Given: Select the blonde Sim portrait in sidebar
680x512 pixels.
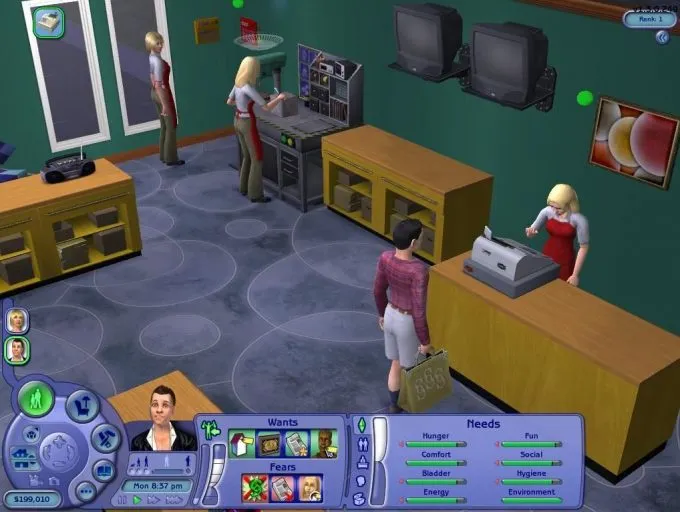Looking at the screenshot, I should (x=17, y=320).
